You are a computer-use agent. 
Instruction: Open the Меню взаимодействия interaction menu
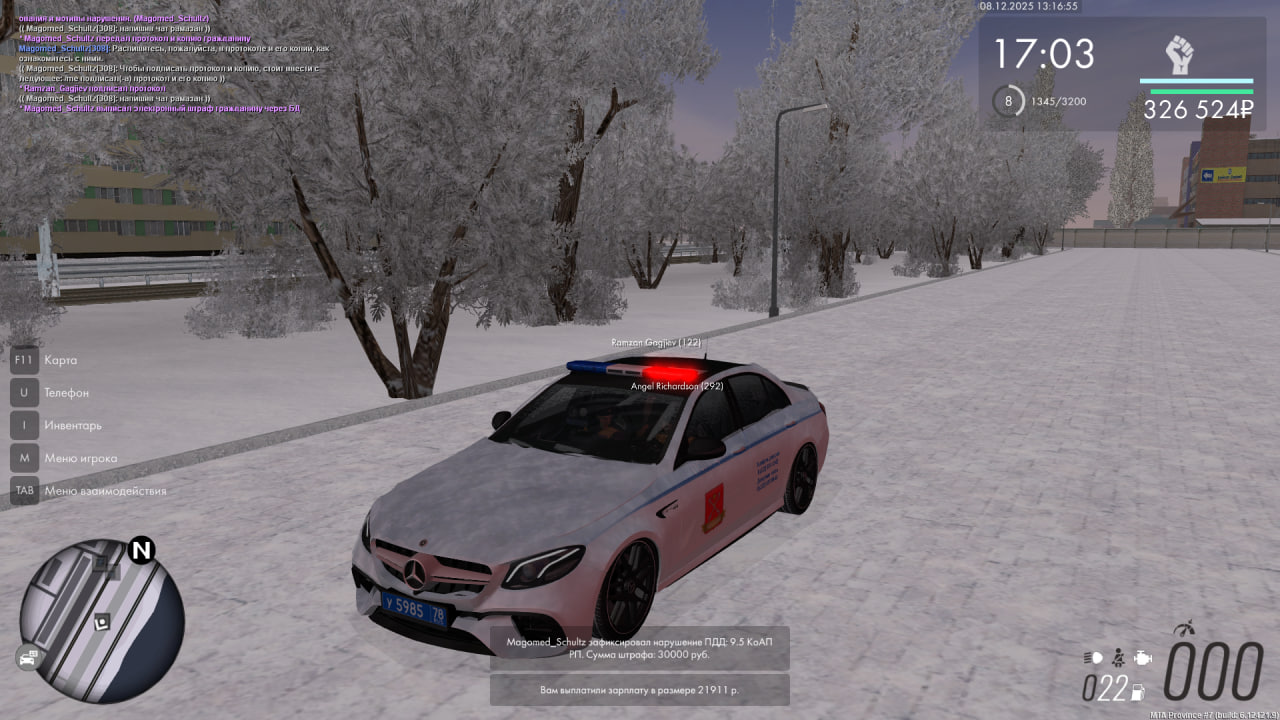104,491
